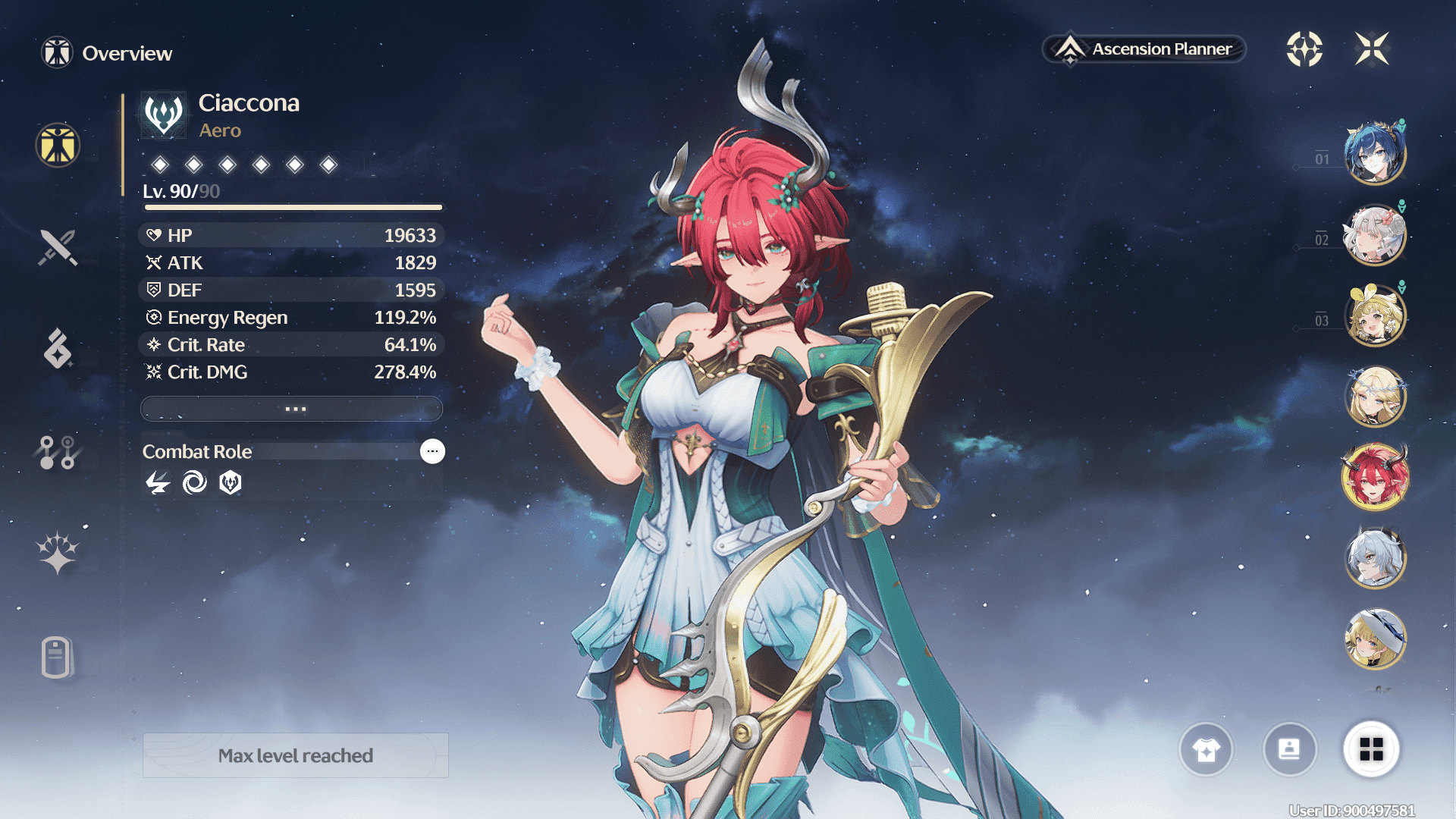The image size is (1456, 819).
Task: Select Ciaccona's red-haired portrait
Action: tap(1375, 477)
